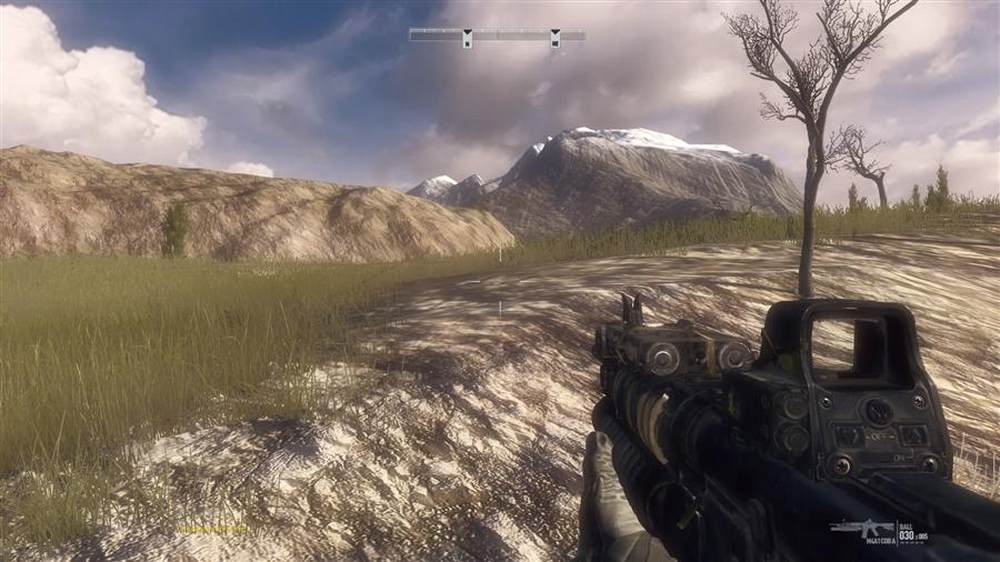
Task: Select the right waypoint marker on the compass
Action: [554, 39]
